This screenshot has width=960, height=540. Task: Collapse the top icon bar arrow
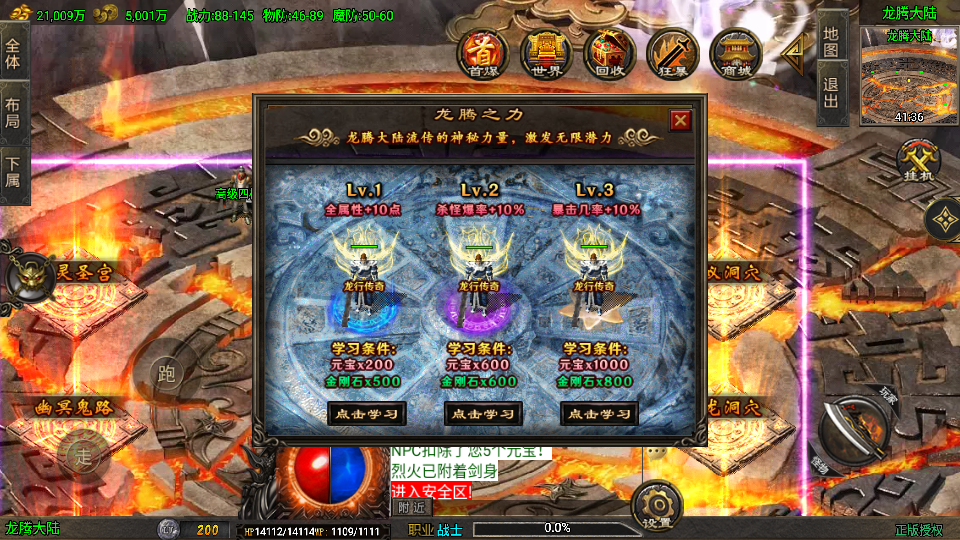(793, 54)
